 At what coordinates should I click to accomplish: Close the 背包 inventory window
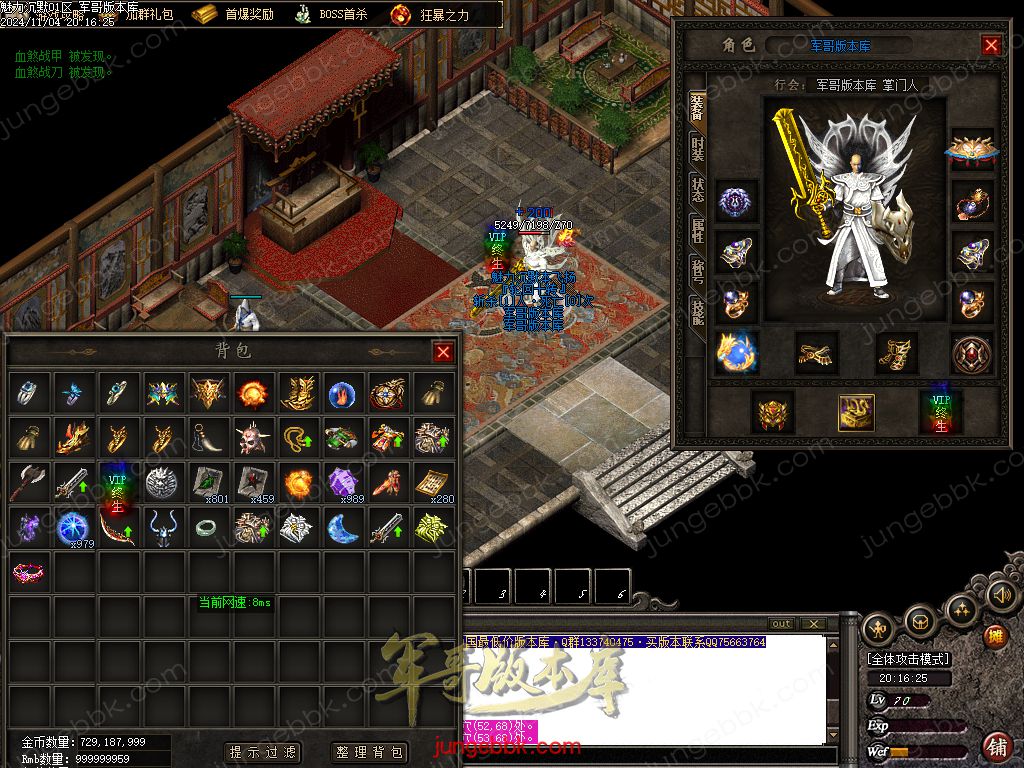point(443,352)
